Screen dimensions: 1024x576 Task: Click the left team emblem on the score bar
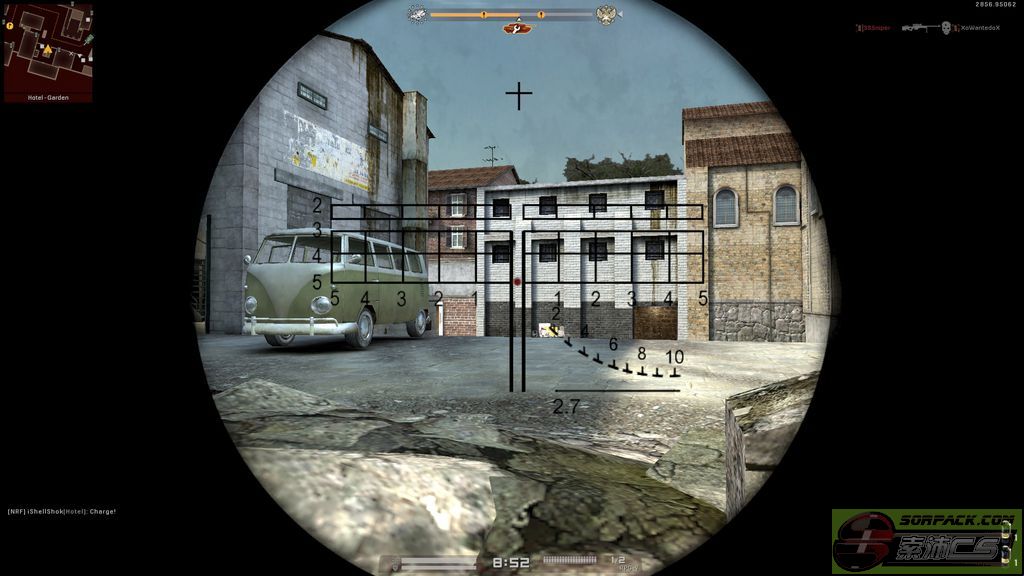(x=417, y=14)
